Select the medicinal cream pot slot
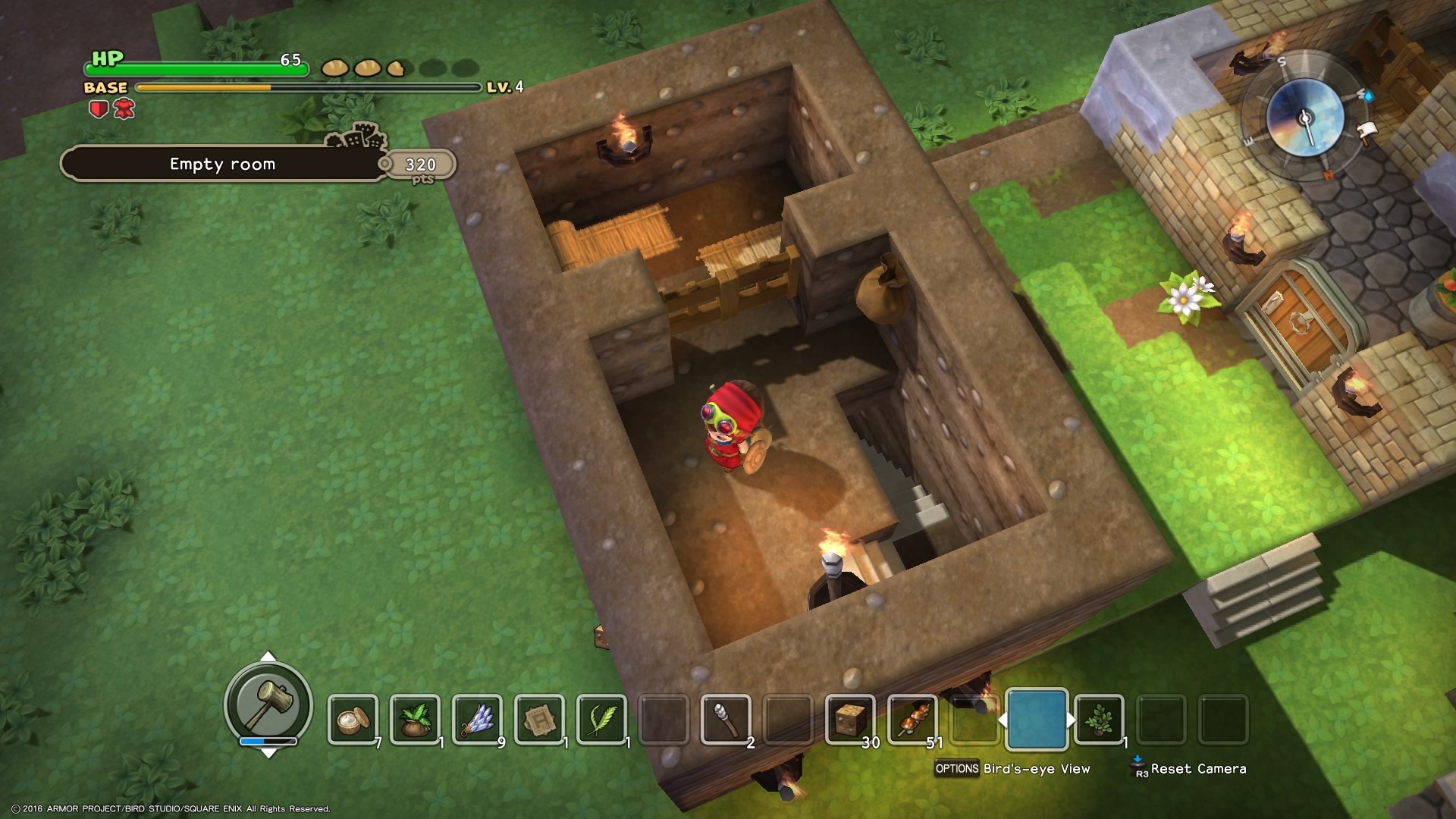The width and height of the screenshot is (1456, 819). [x=353, y=719]
